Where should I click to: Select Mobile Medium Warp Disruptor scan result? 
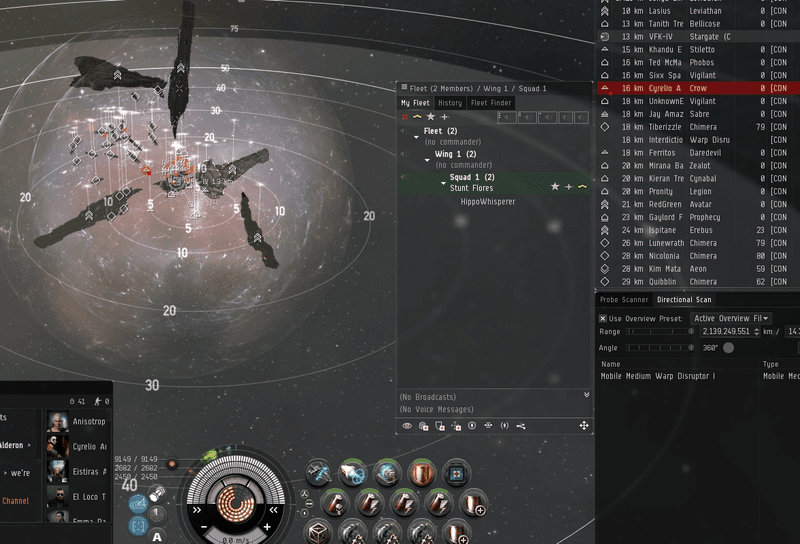click(x=658, y=376)
